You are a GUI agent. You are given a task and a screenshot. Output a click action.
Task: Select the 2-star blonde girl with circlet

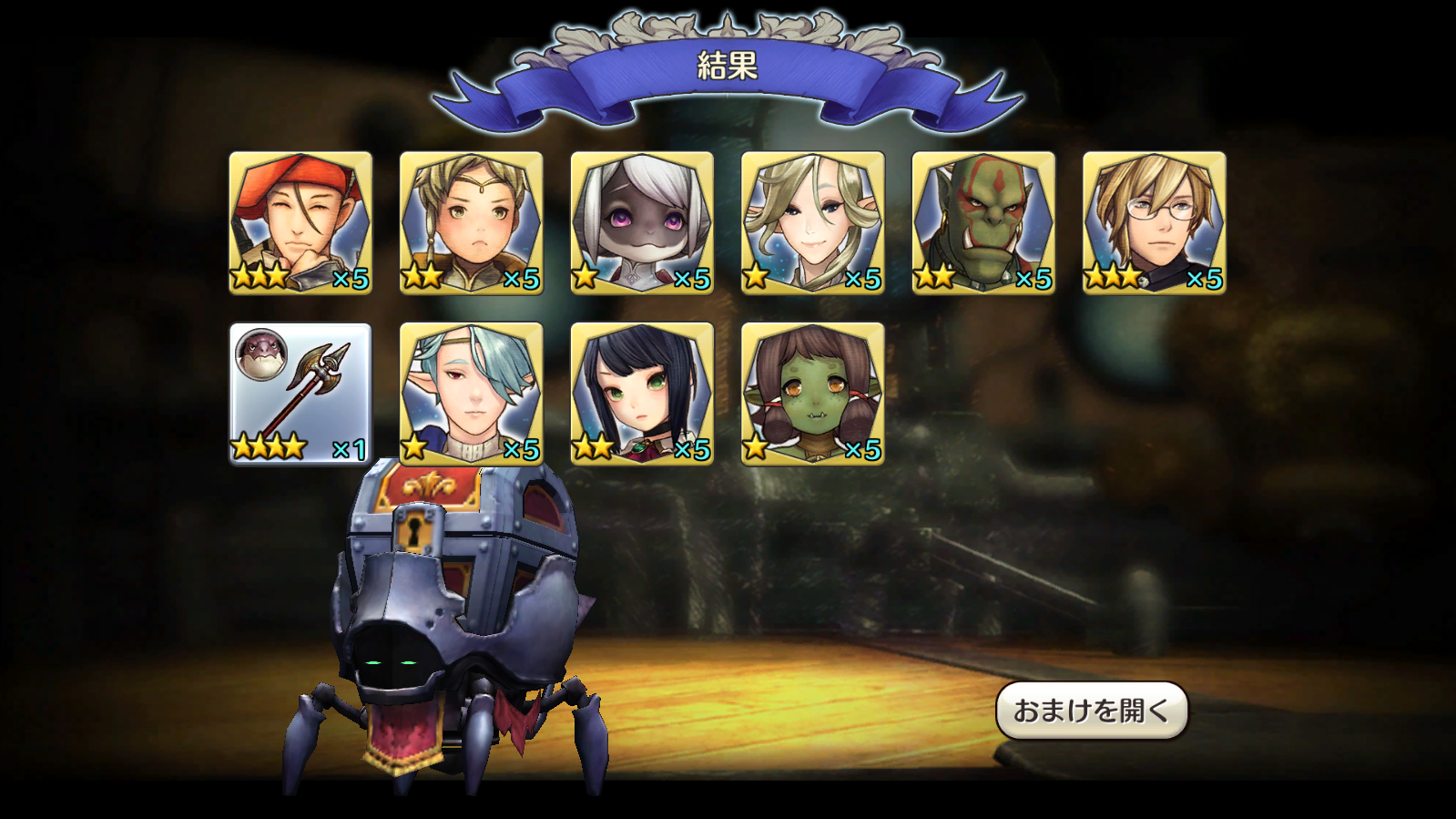tap(470, 219)
